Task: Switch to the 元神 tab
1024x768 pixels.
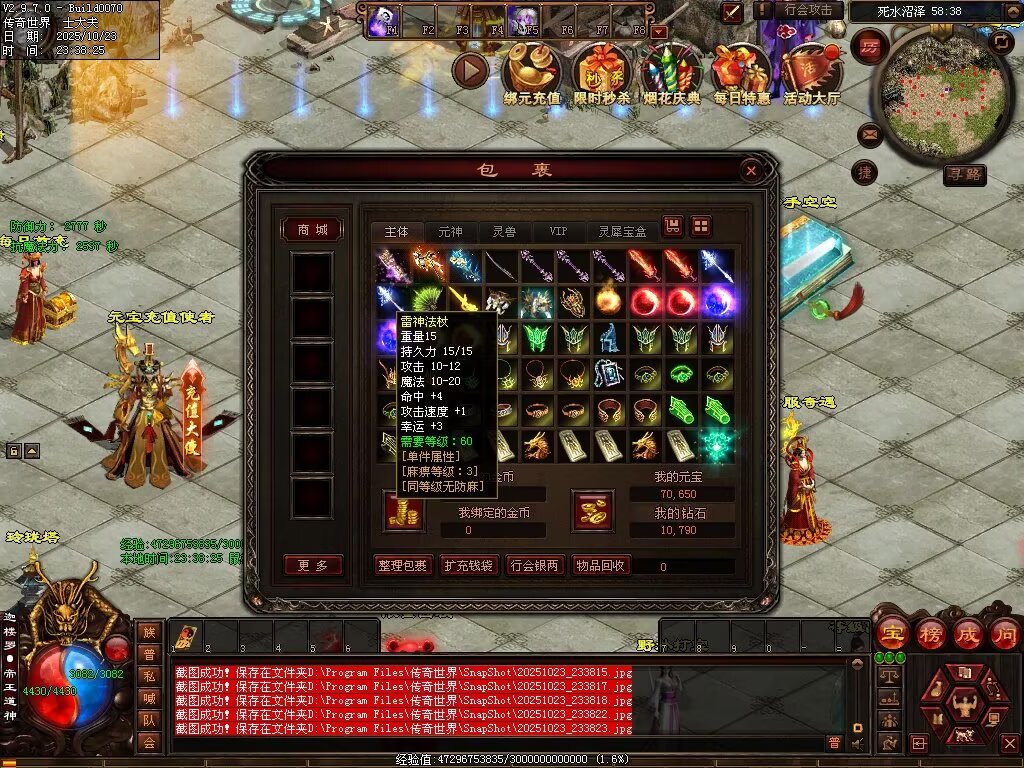Action: 450,231
